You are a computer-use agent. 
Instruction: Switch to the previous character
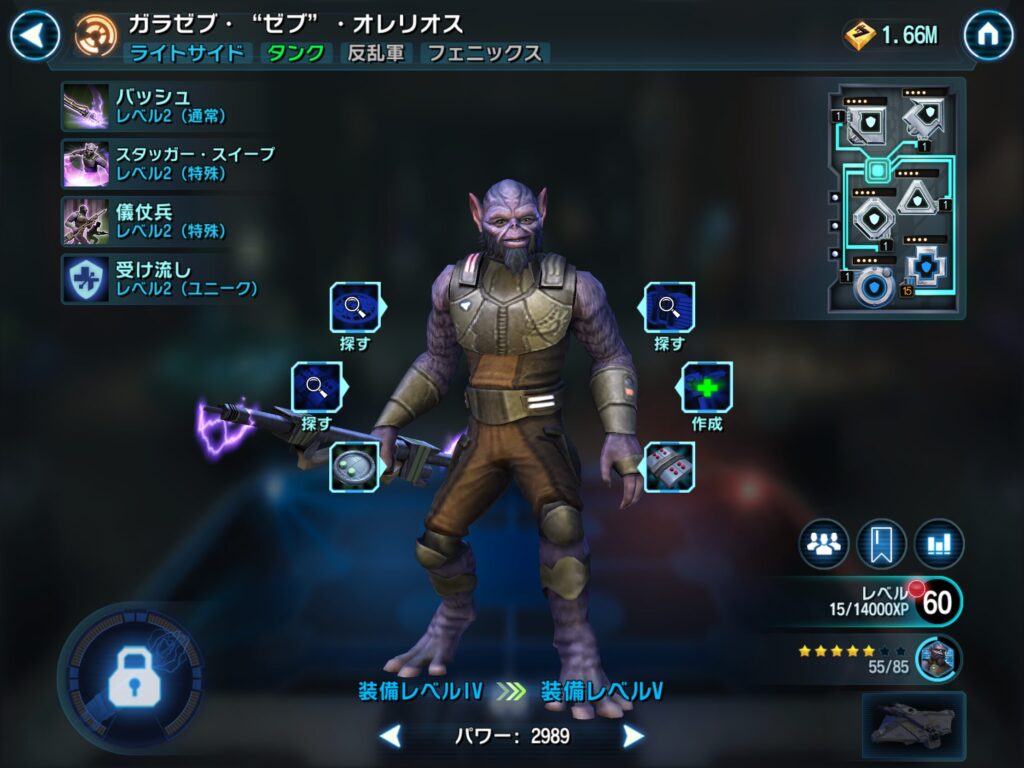pyautogui.click(x=391, y=737)
